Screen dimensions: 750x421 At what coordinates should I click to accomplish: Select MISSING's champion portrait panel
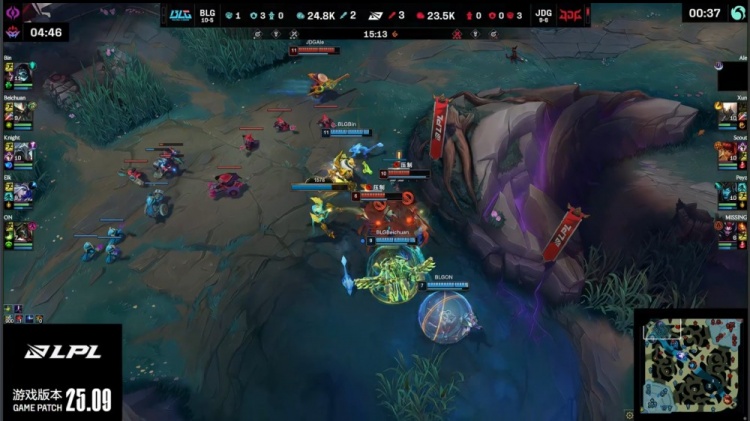pyautogui.click(x=730, y=231)
